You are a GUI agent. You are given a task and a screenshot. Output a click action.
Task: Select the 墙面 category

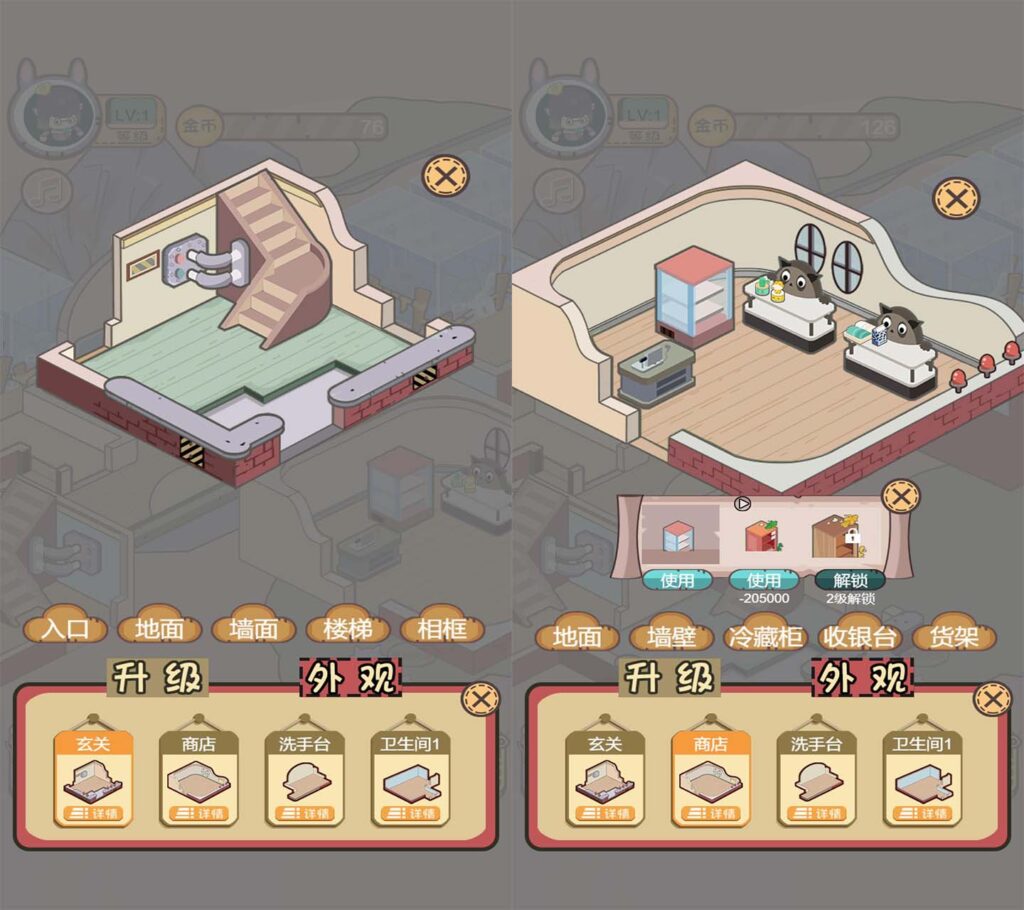(253, 630)
